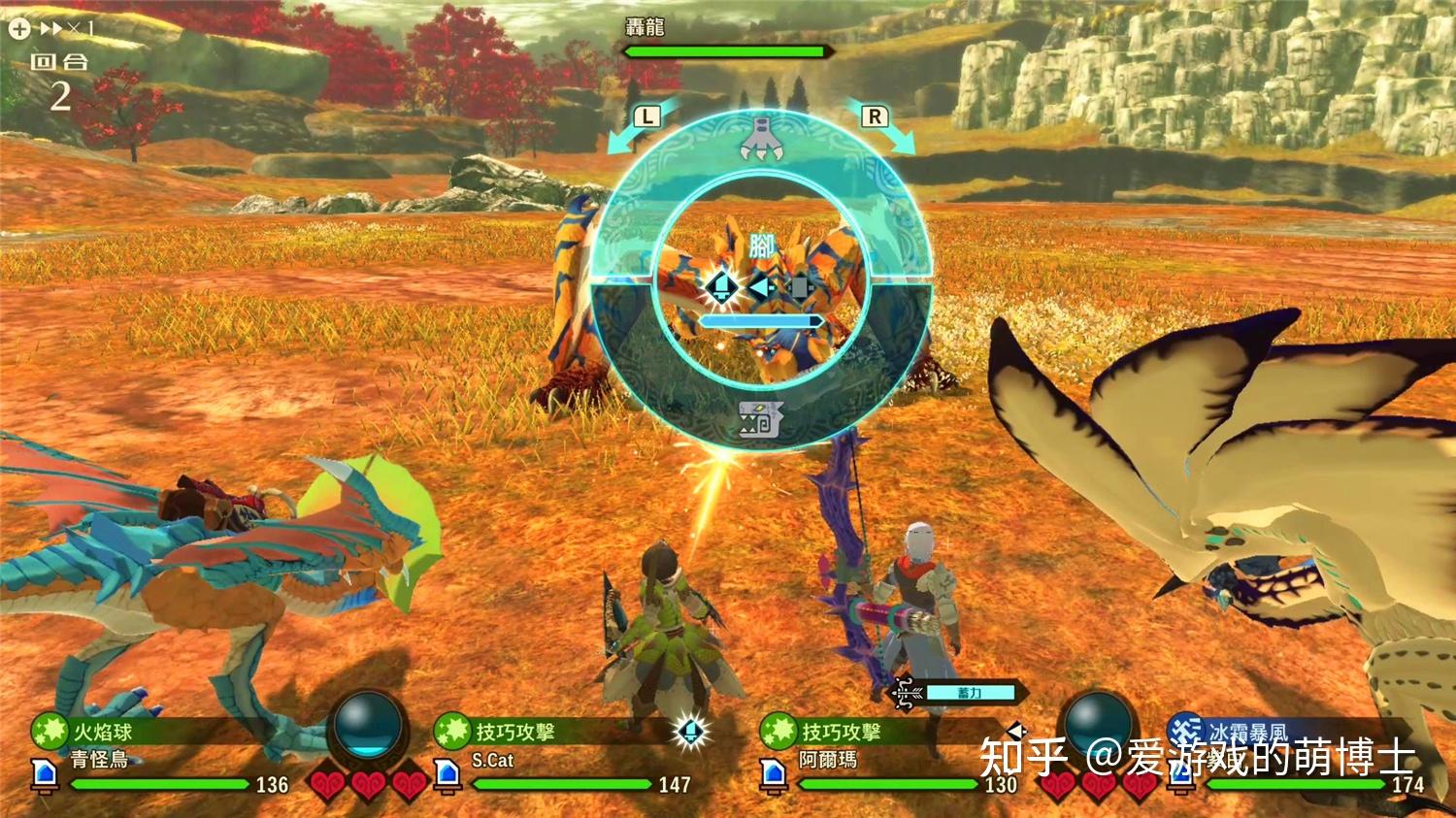This screenshot has width=1456, height=818.
Task: Click the kinship gauge orb beside 阿爾瑪
Action: tap(1099, 722)
